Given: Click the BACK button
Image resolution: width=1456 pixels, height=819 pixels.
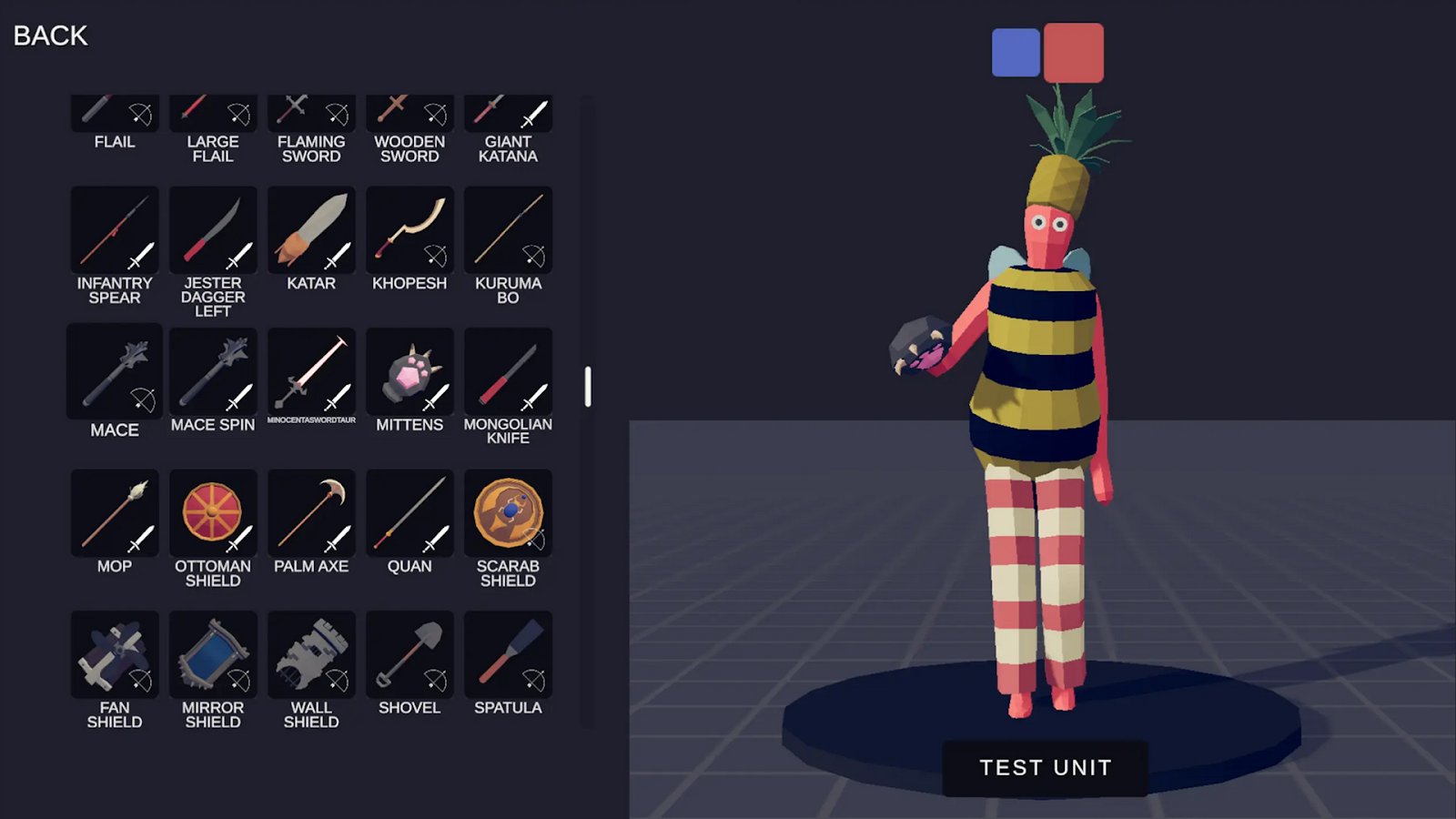Looking at the screenshot, I should click(x=49, y=35).
